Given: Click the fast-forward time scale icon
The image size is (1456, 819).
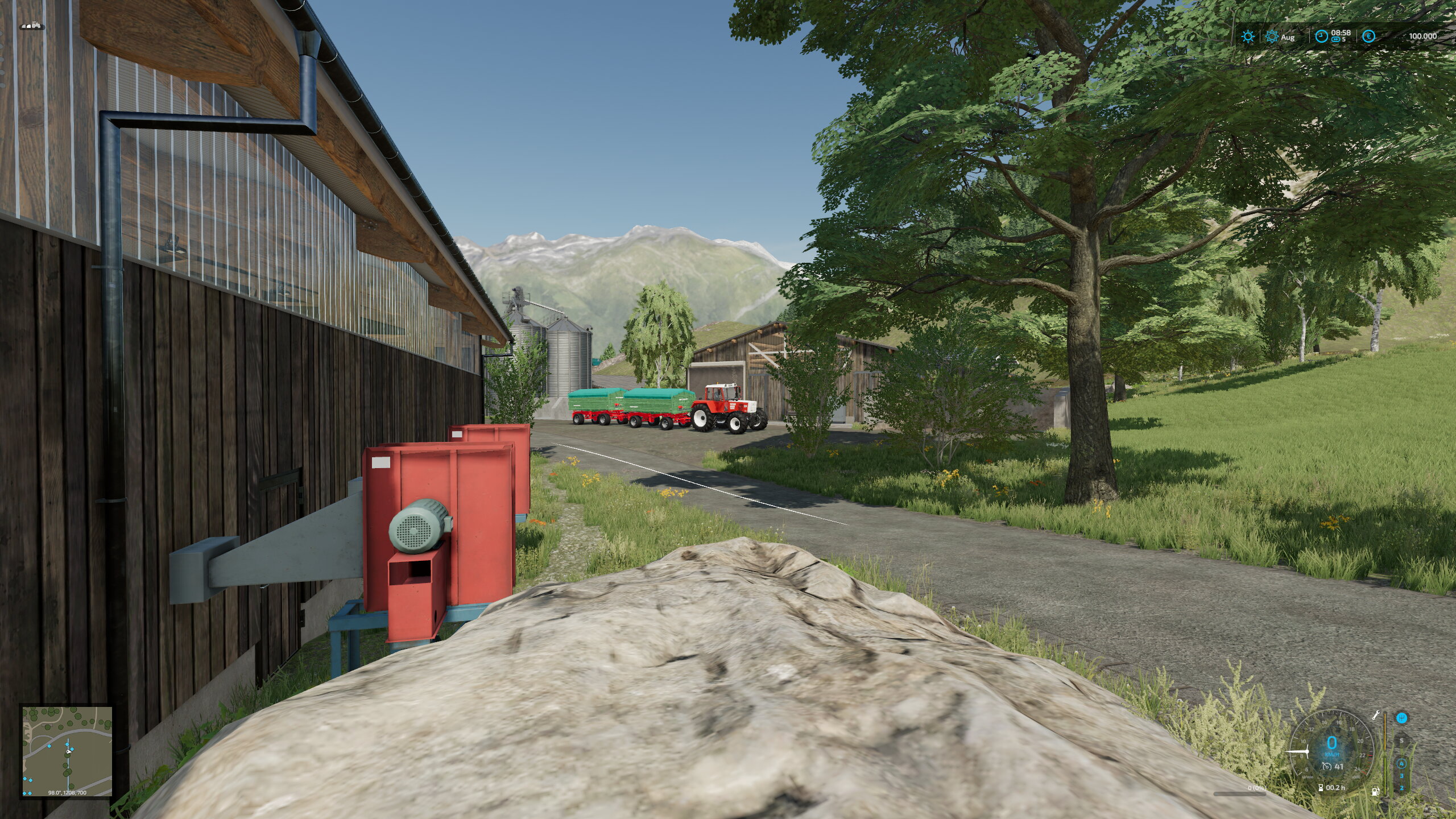Looking at the screenshot, I should click(x=1335, y=40).
